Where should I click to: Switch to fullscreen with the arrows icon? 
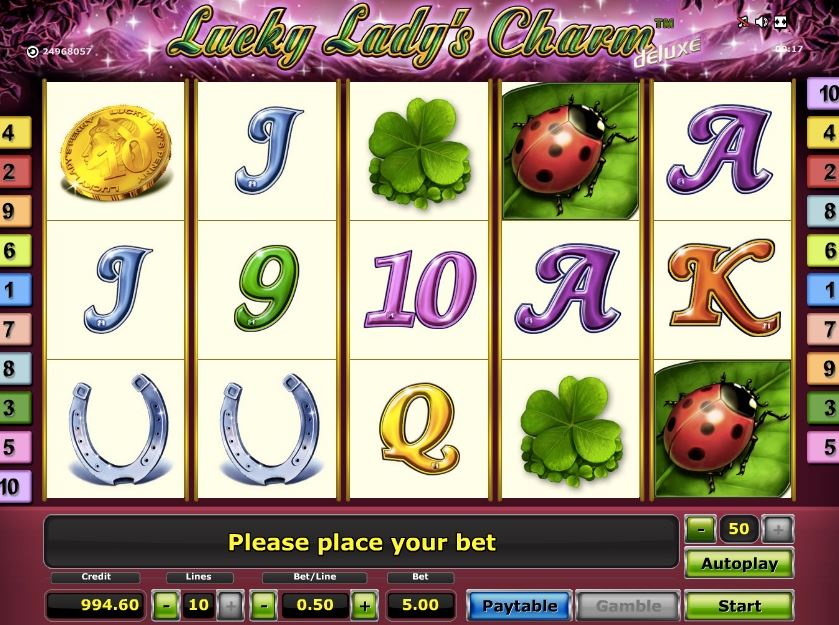click(781, 21)
